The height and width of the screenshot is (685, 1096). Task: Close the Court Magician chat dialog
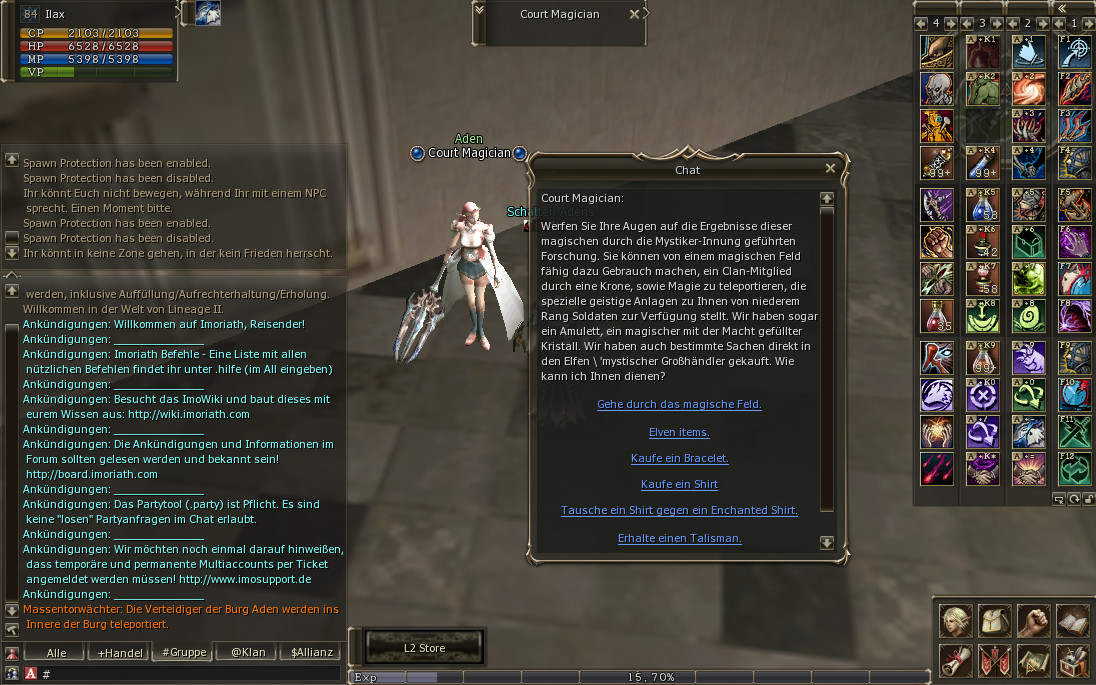pos(830,169)
